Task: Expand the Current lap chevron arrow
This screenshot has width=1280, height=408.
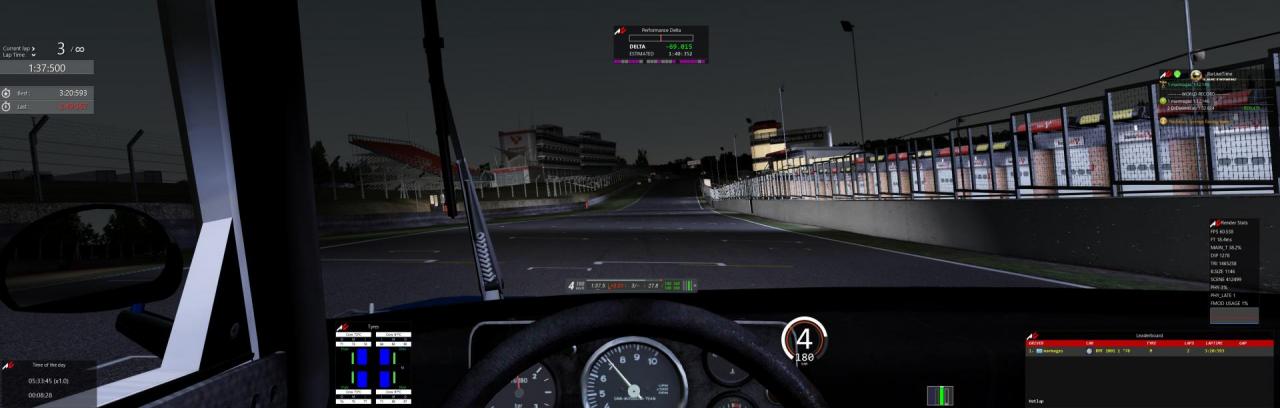Action: click(x=35, y=48)
